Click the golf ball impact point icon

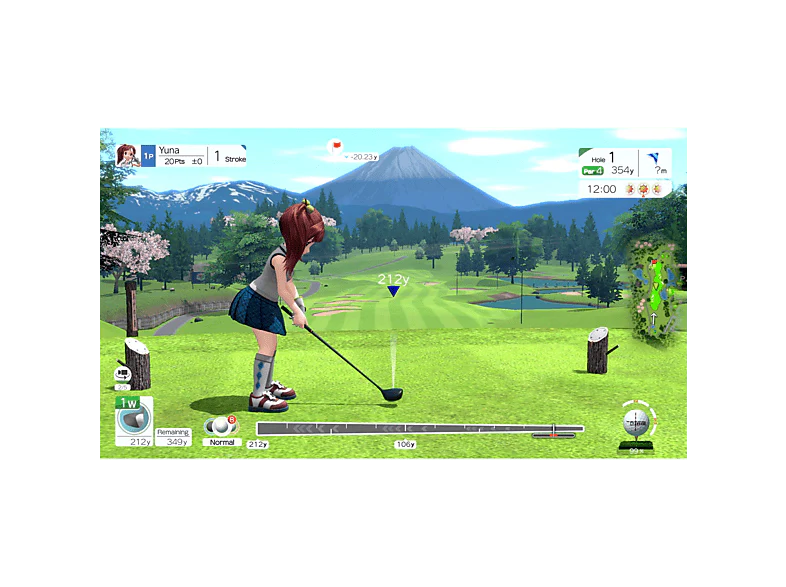(x=635, y=423)
